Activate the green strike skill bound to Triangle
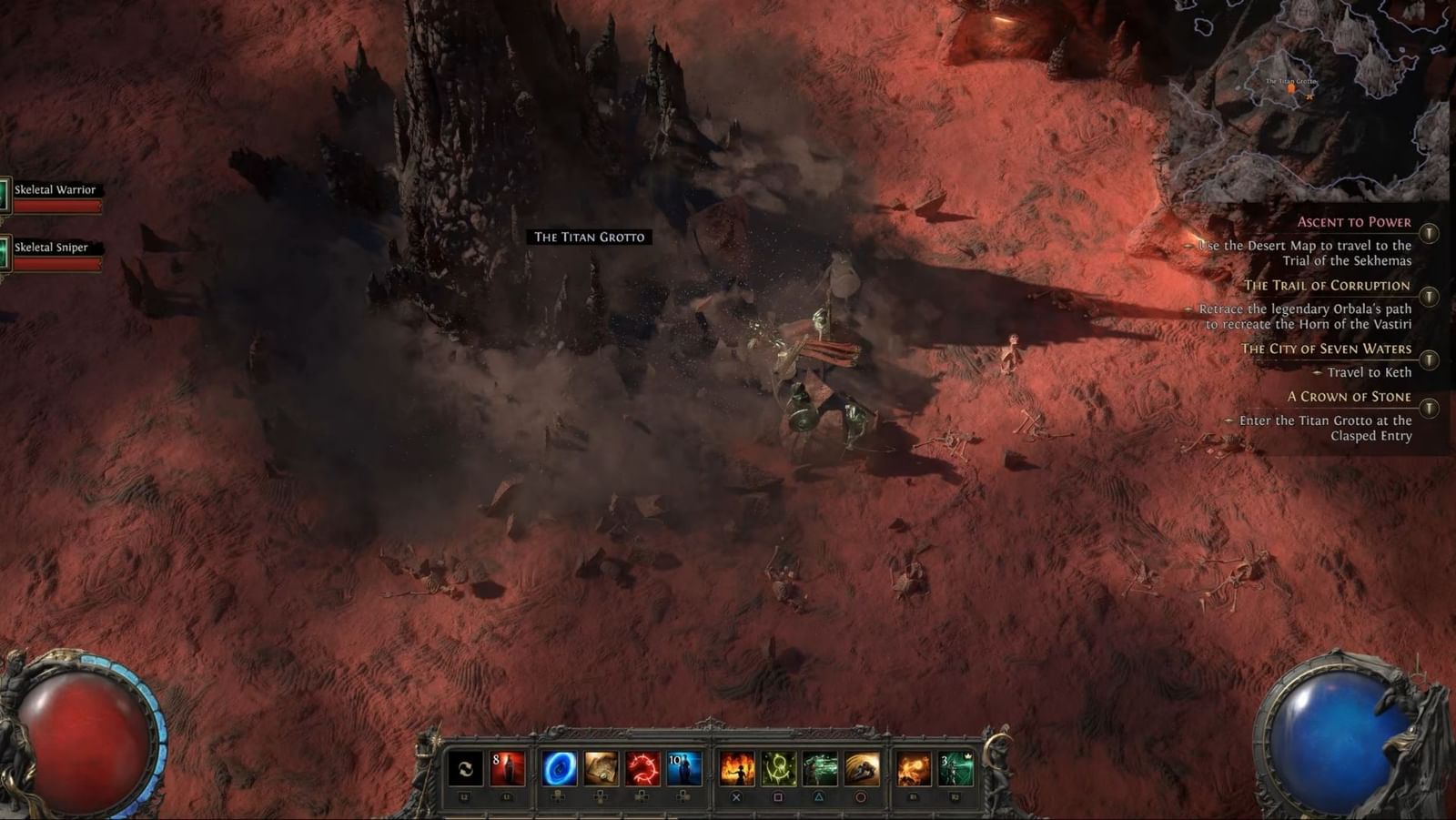 coord(821,768)
